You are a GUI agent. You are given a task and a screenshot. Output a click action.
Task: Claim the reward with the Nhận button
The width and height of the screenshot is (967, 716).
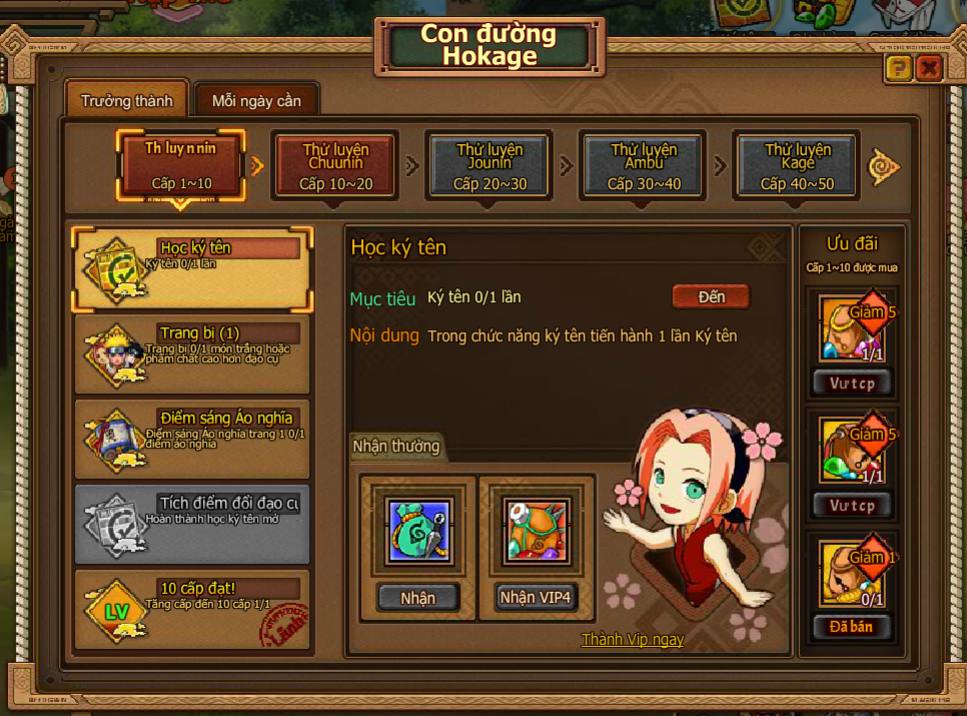point(418,597)
